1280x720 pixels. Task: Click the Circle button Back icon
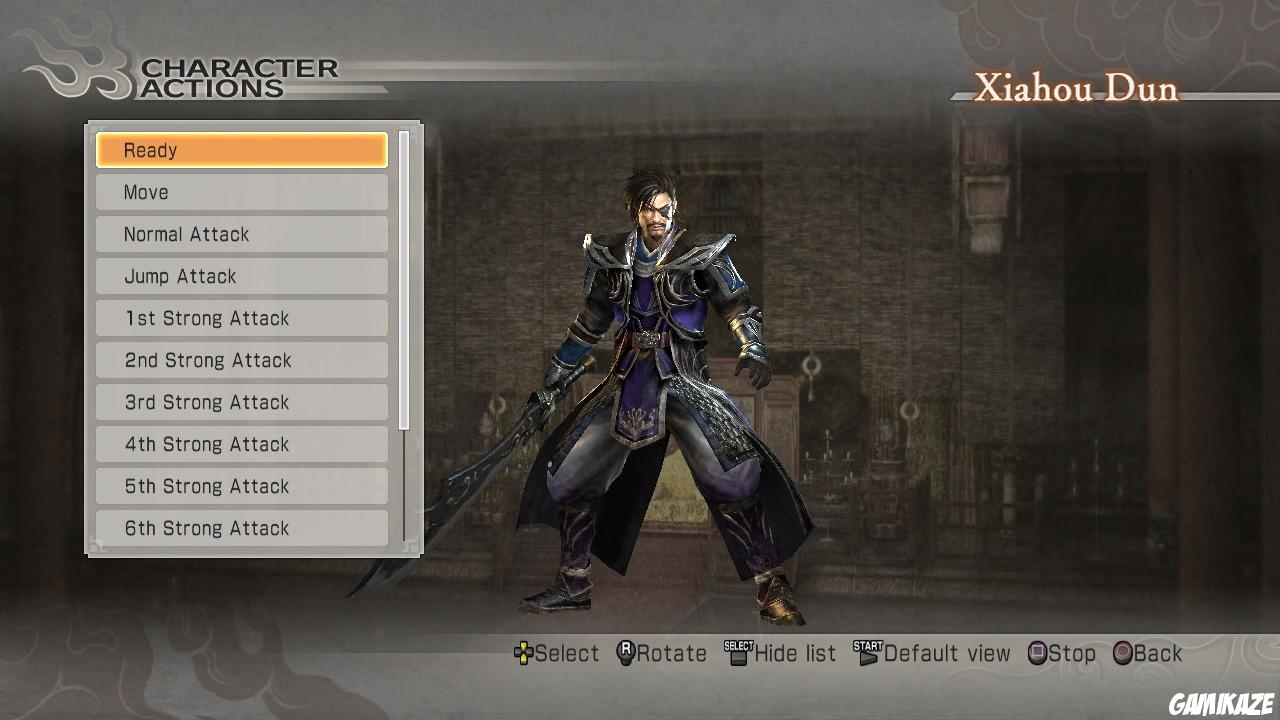pyautogui.click(x=1122, y=653)
